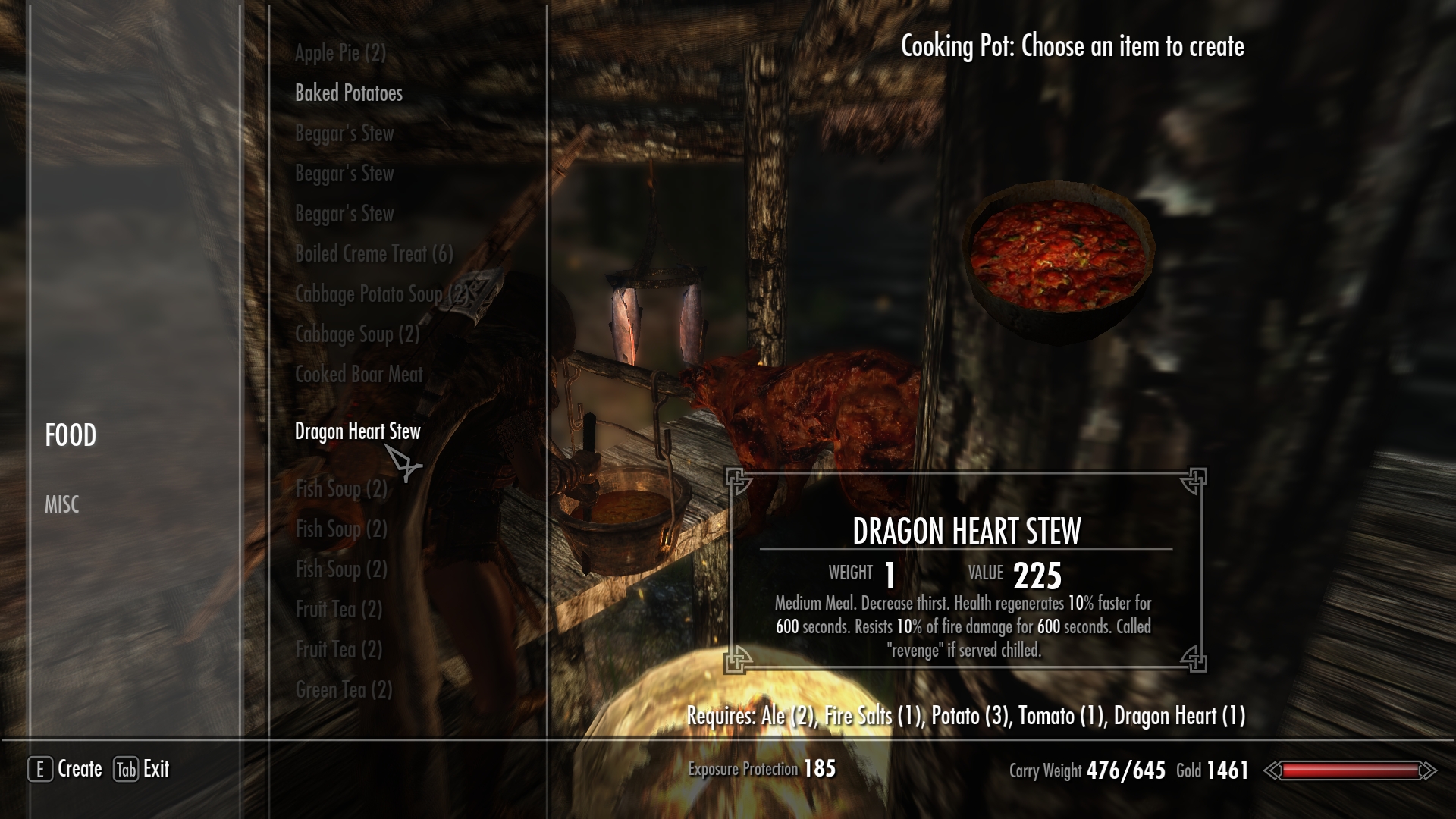Open the FOOD category

pyautogui.click(x=71, y=435)
